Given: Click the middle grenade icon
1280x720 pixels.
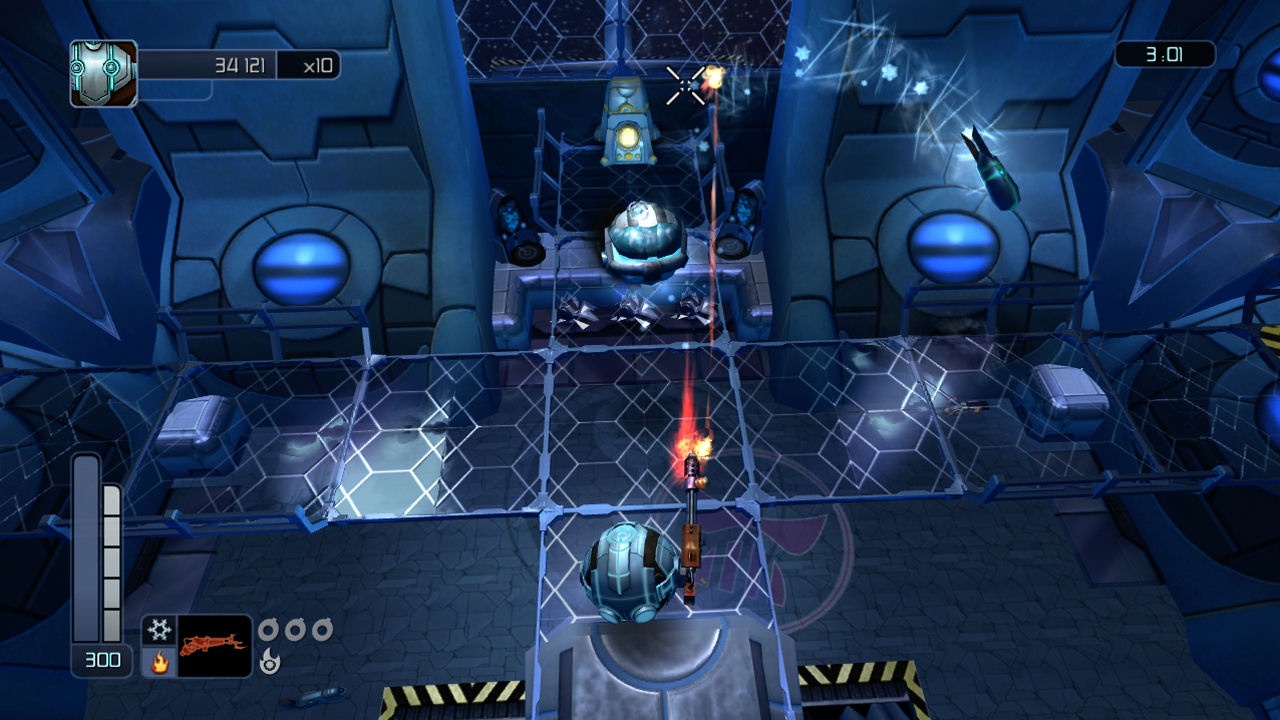Looking at the screenshot, I should tap(296, 631).
